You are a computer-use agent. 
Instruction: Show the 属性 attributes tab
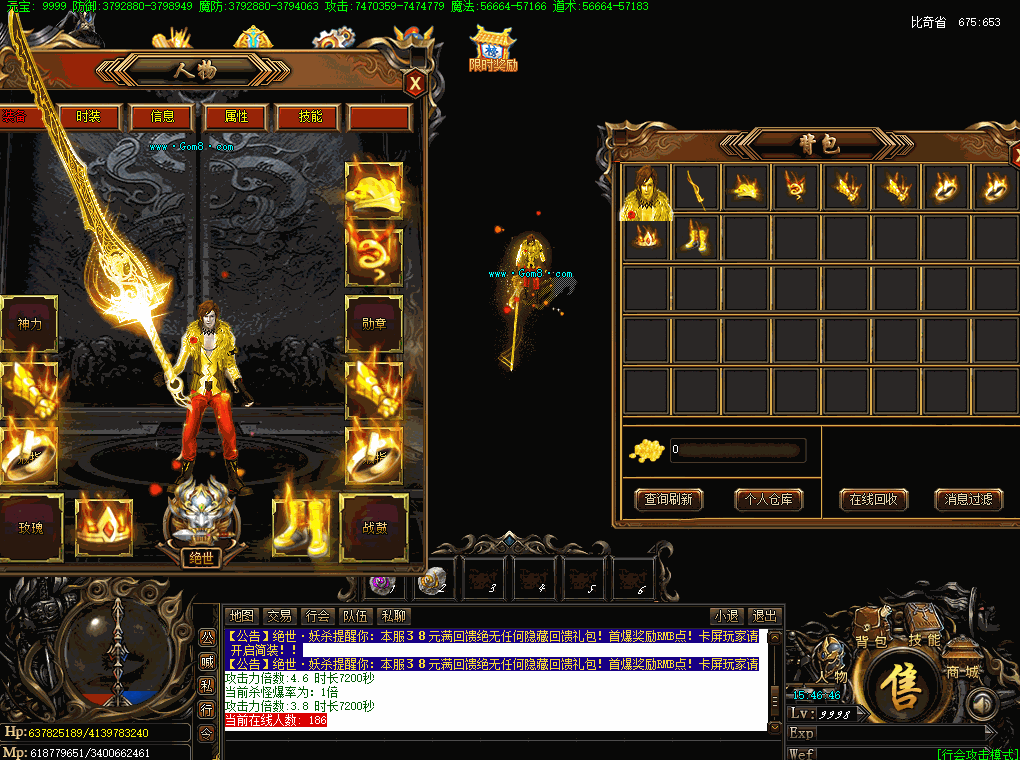236,117
